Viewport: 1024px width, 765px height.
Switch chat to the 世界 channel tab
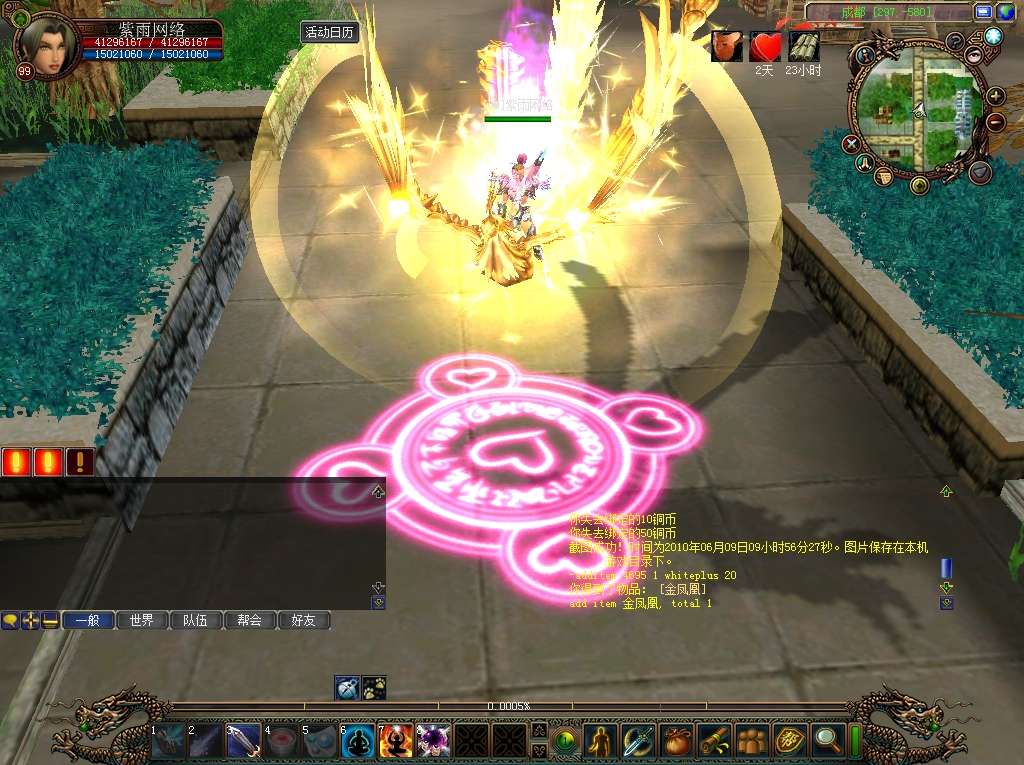coord(142,620)
